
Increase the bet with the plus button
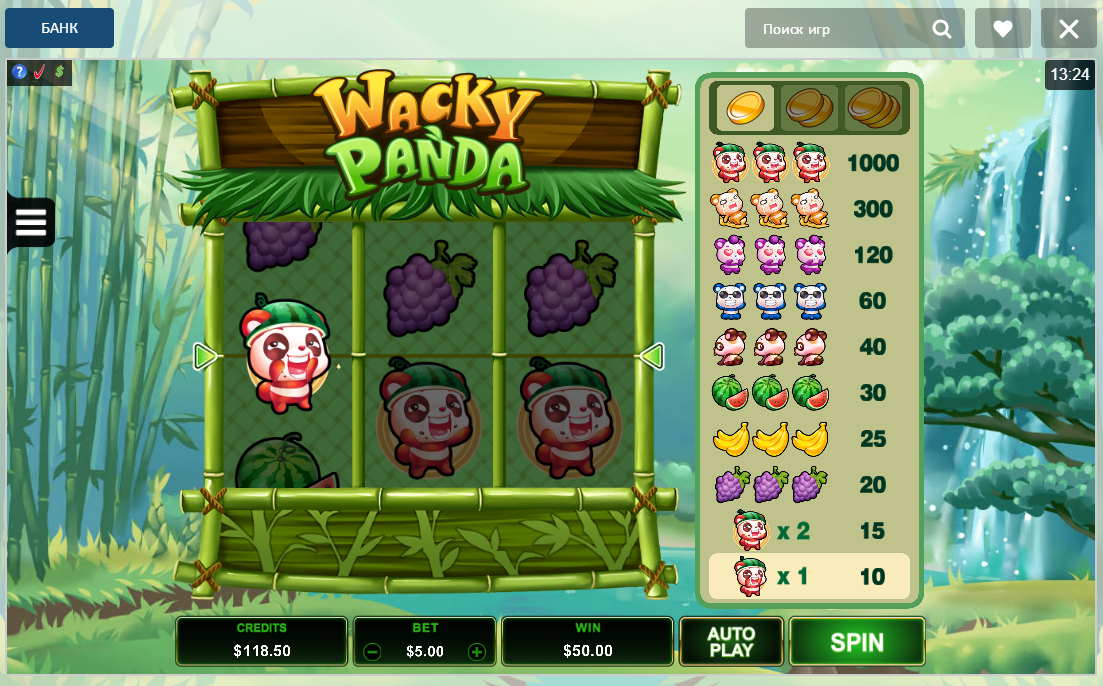[x=477, y=652]
